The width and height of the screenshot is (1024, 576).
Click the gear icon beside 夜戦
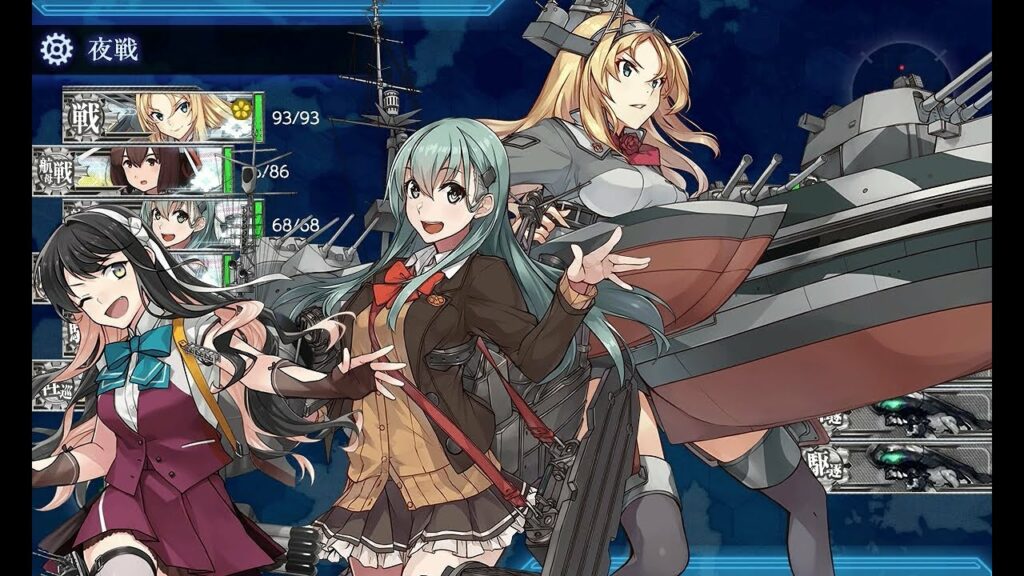[x=57, y=48]
